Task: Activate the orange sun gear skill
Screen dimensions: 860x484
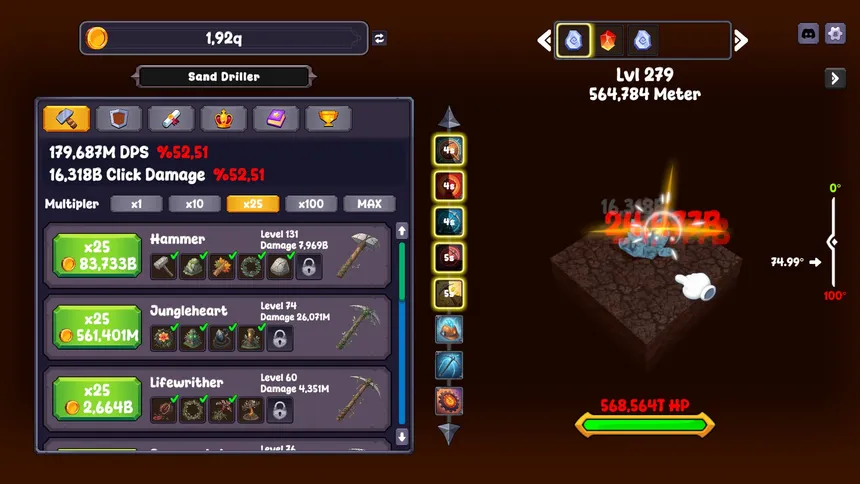Action: click(449, 401)
